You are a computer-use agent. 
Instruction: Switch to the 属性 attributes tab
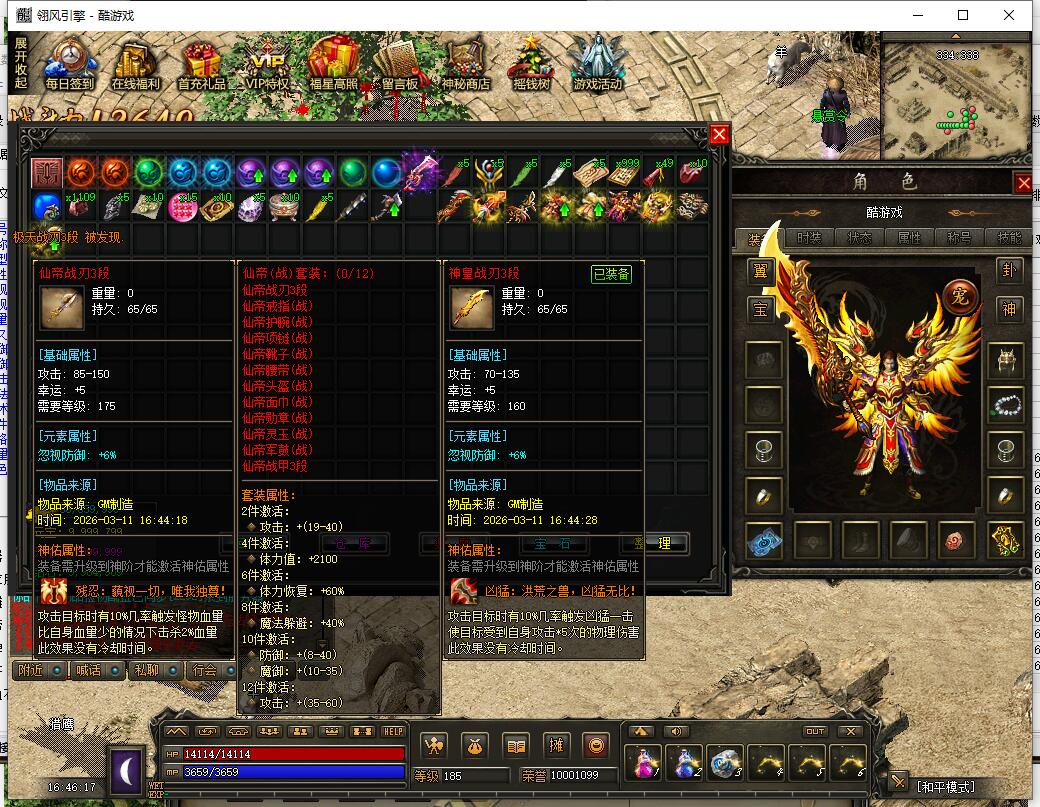pyautogui.click(x=909, y=238)
